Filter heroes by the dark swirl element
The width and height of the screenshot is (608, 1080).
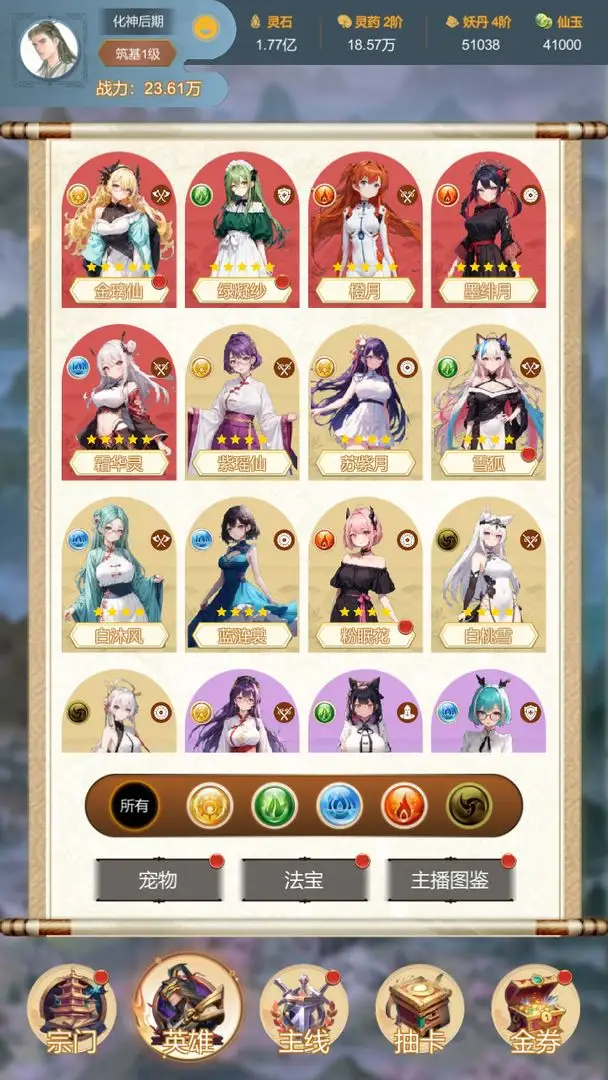point(468,805)
